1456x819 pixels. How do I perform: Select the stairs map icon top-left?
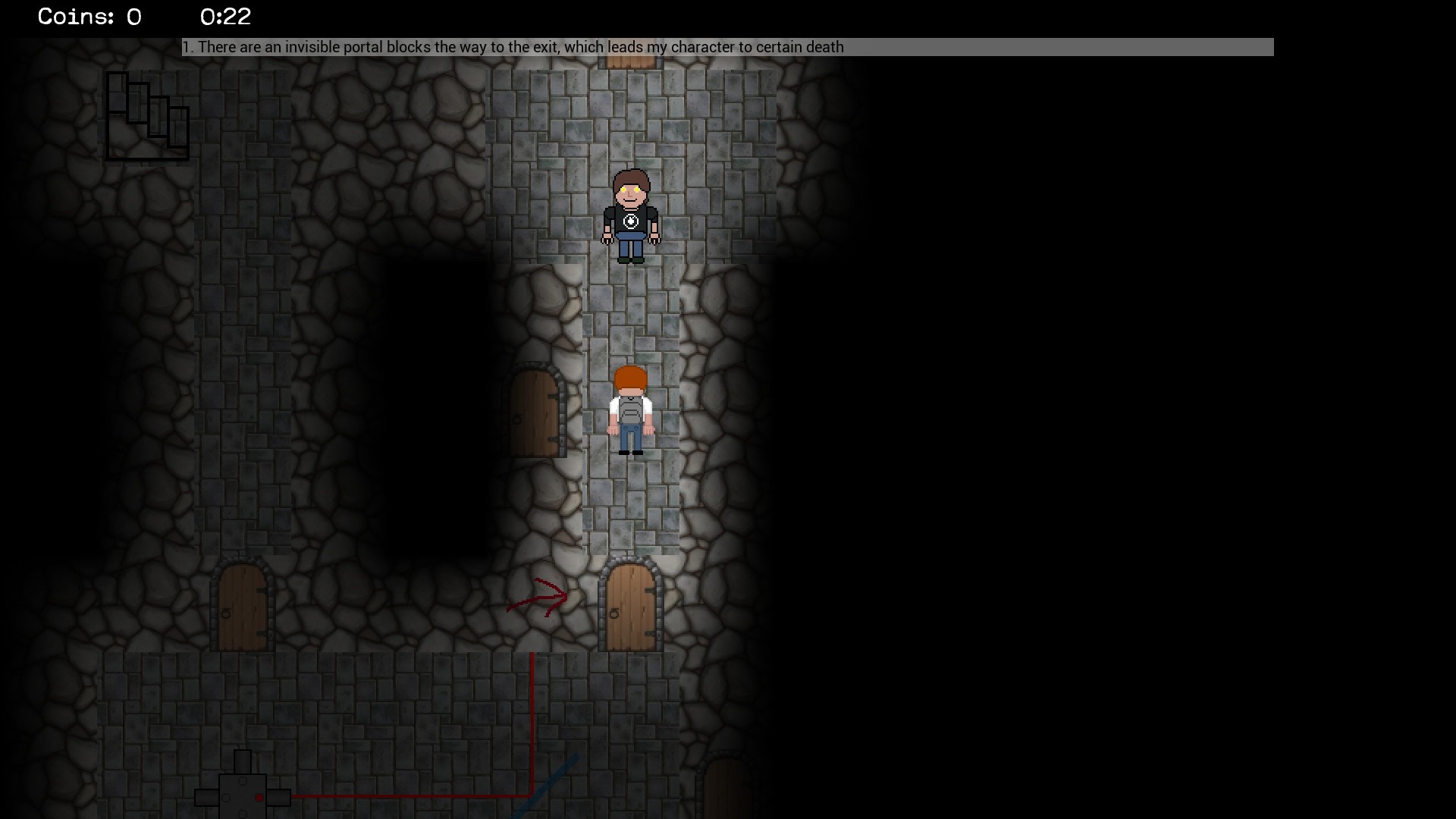[147, 116]
